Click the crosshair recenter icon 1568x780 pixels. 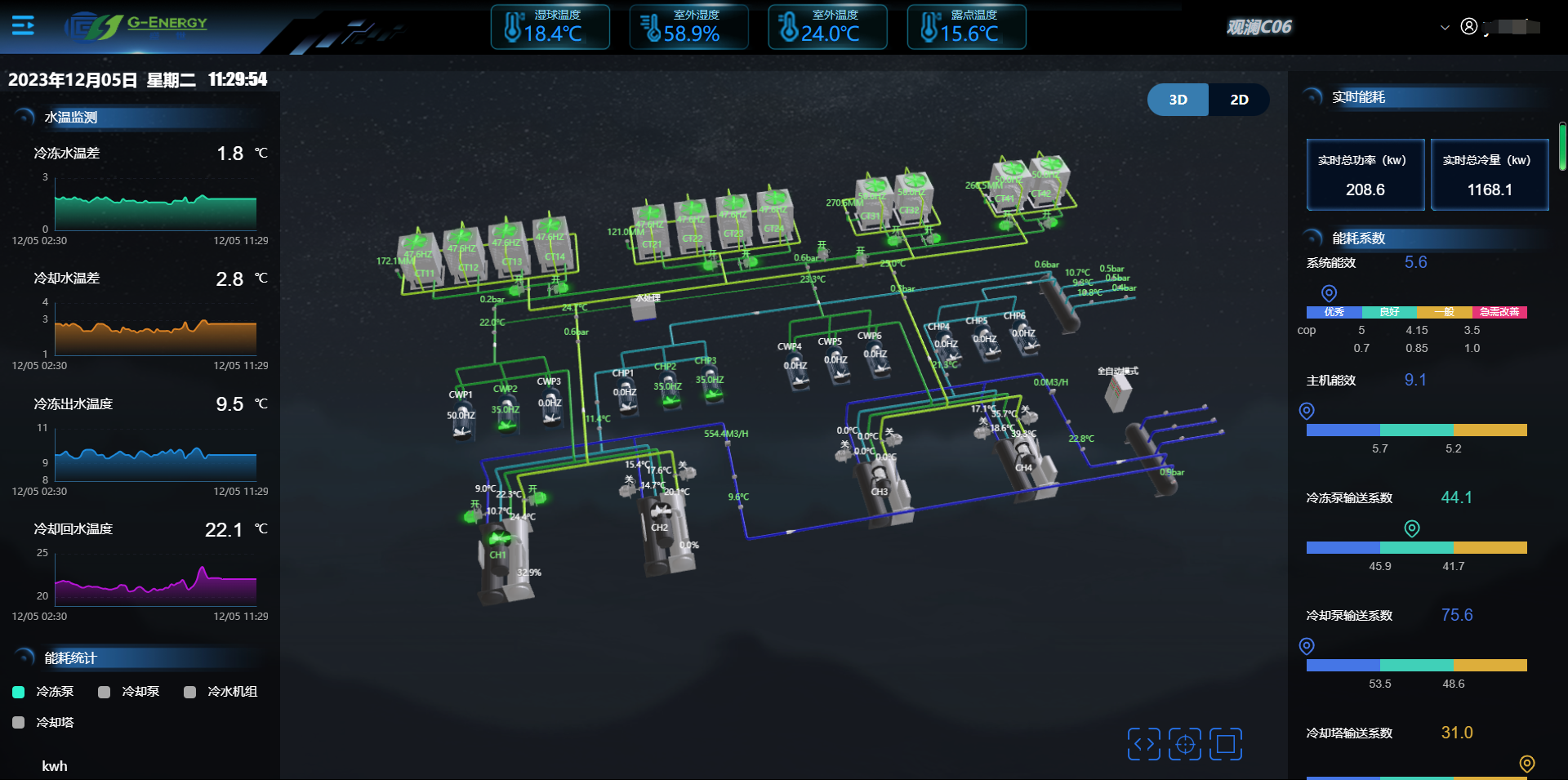1185,744
